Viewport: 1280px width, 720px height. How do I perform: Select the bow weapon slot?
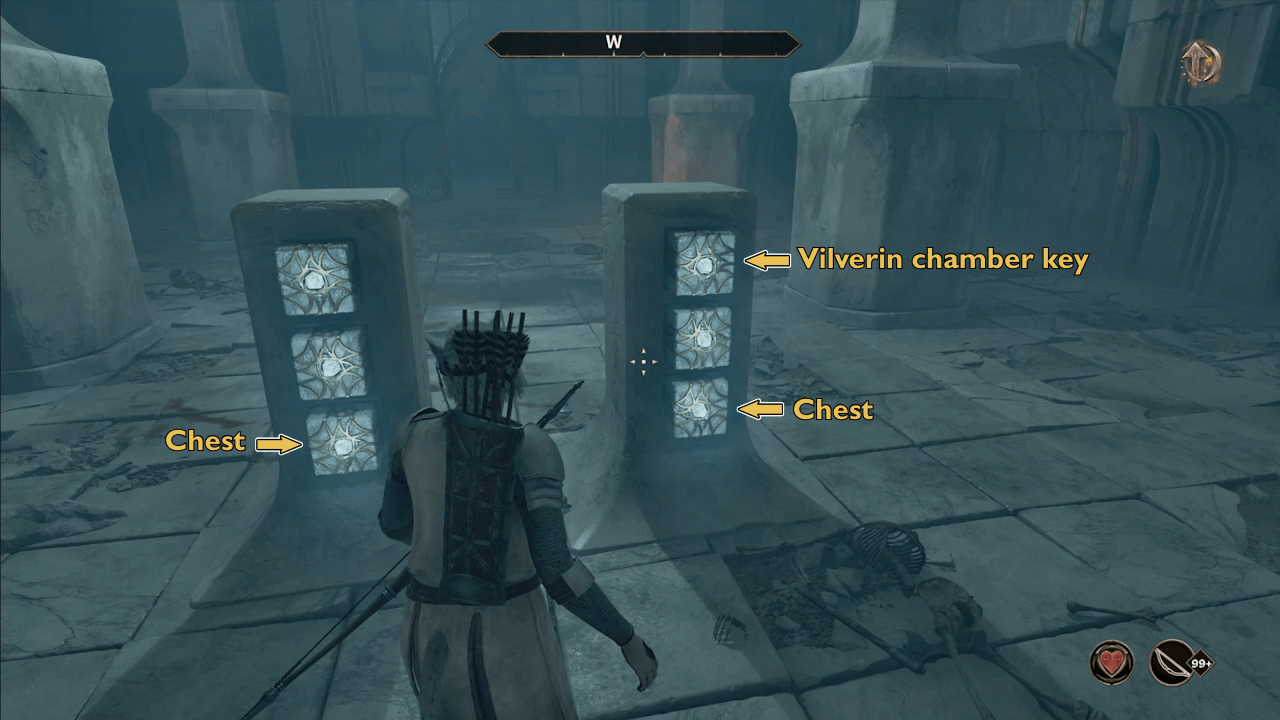(x=1173, y=662)
